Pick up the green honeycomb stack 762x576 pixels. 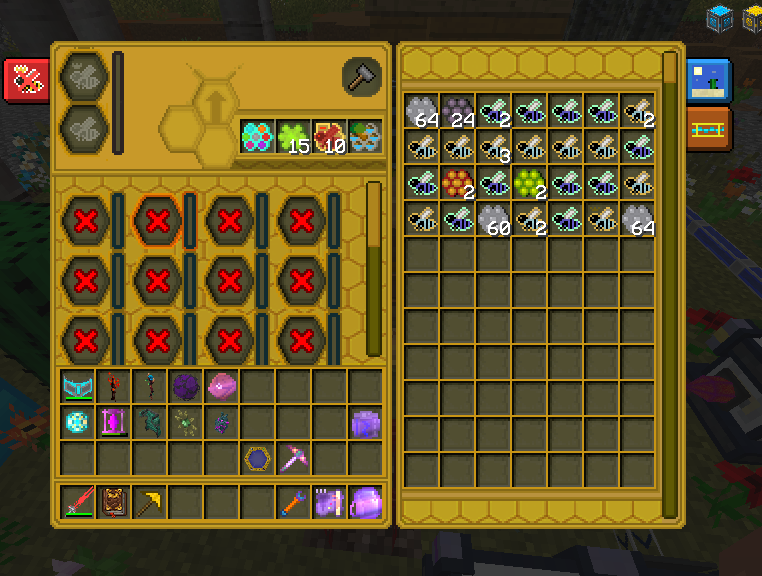point(530,183)
